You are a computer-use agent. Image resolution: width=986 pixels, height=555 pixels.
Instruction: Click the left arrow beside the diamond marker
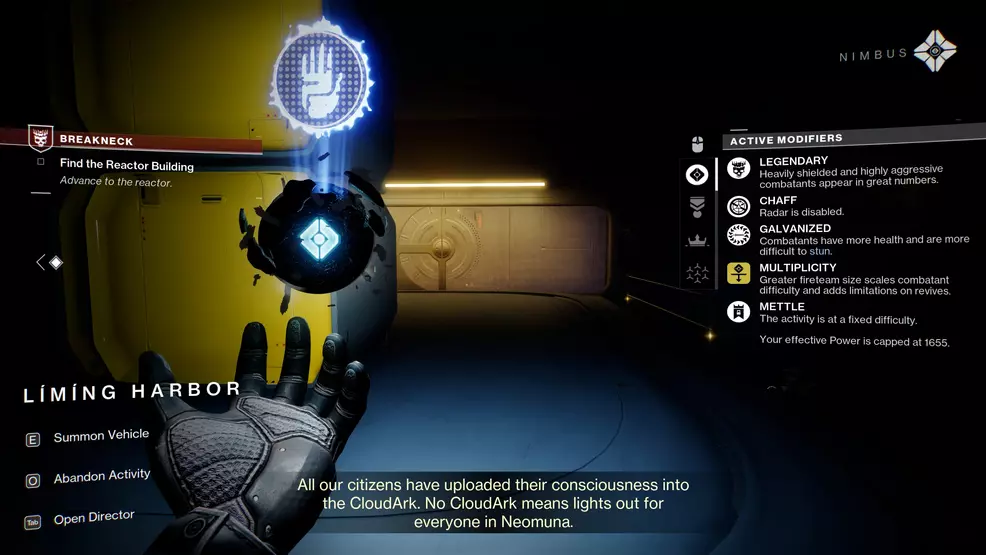tap(40, 262)
